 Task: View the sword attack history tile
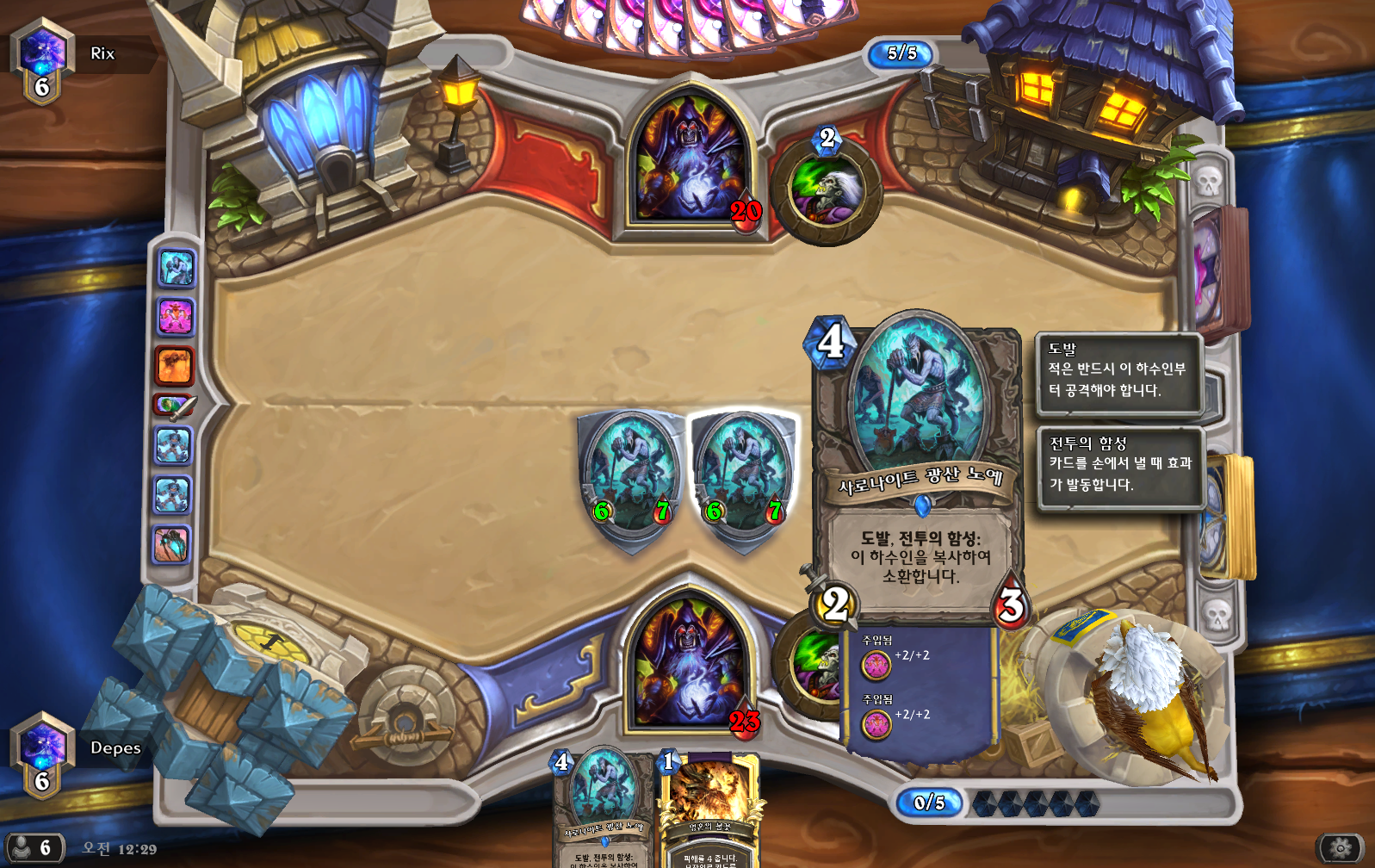pos(176,406)
